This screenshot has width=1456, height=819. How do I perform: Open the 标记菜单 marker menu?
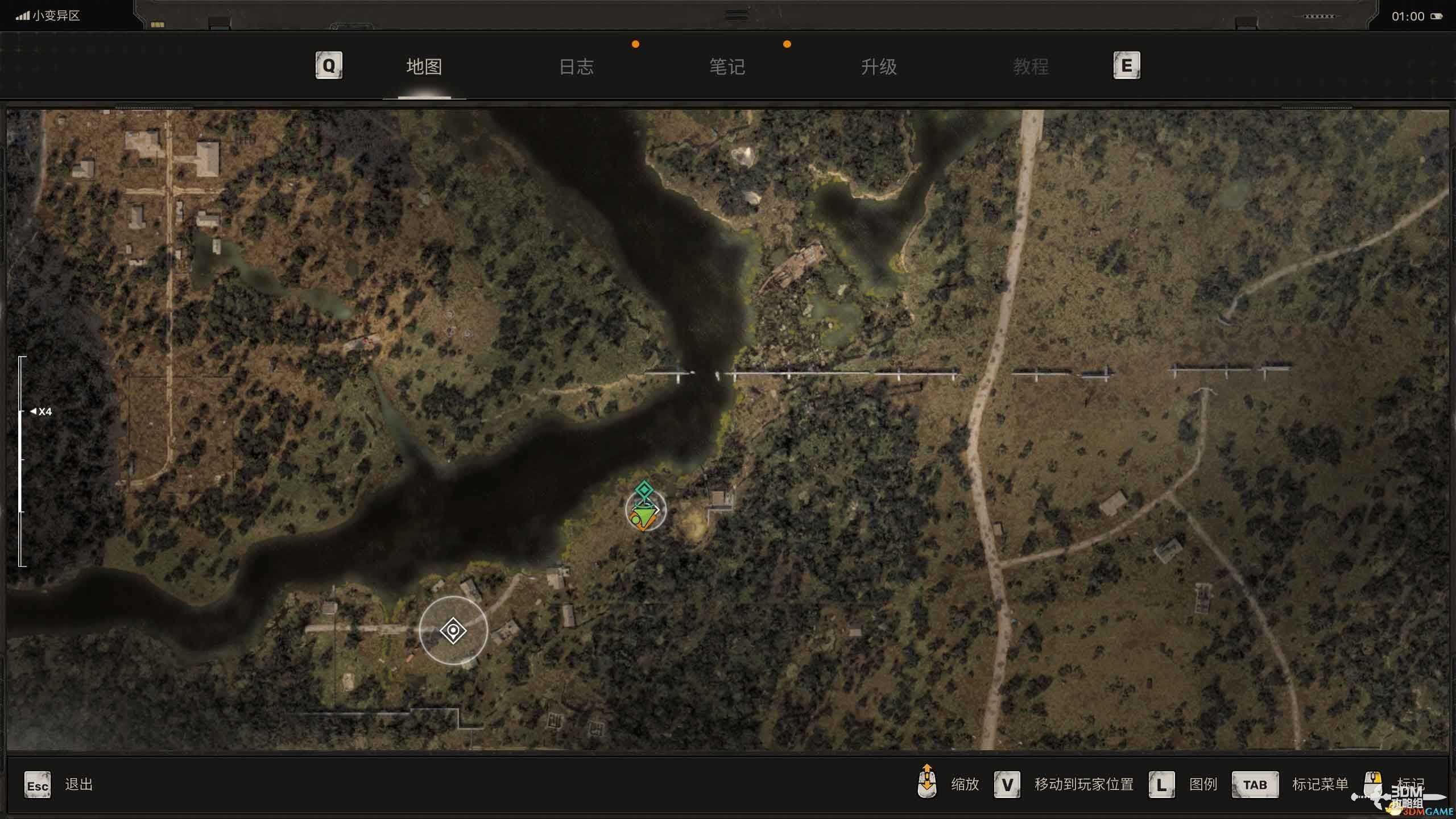tap(1319, 784)
